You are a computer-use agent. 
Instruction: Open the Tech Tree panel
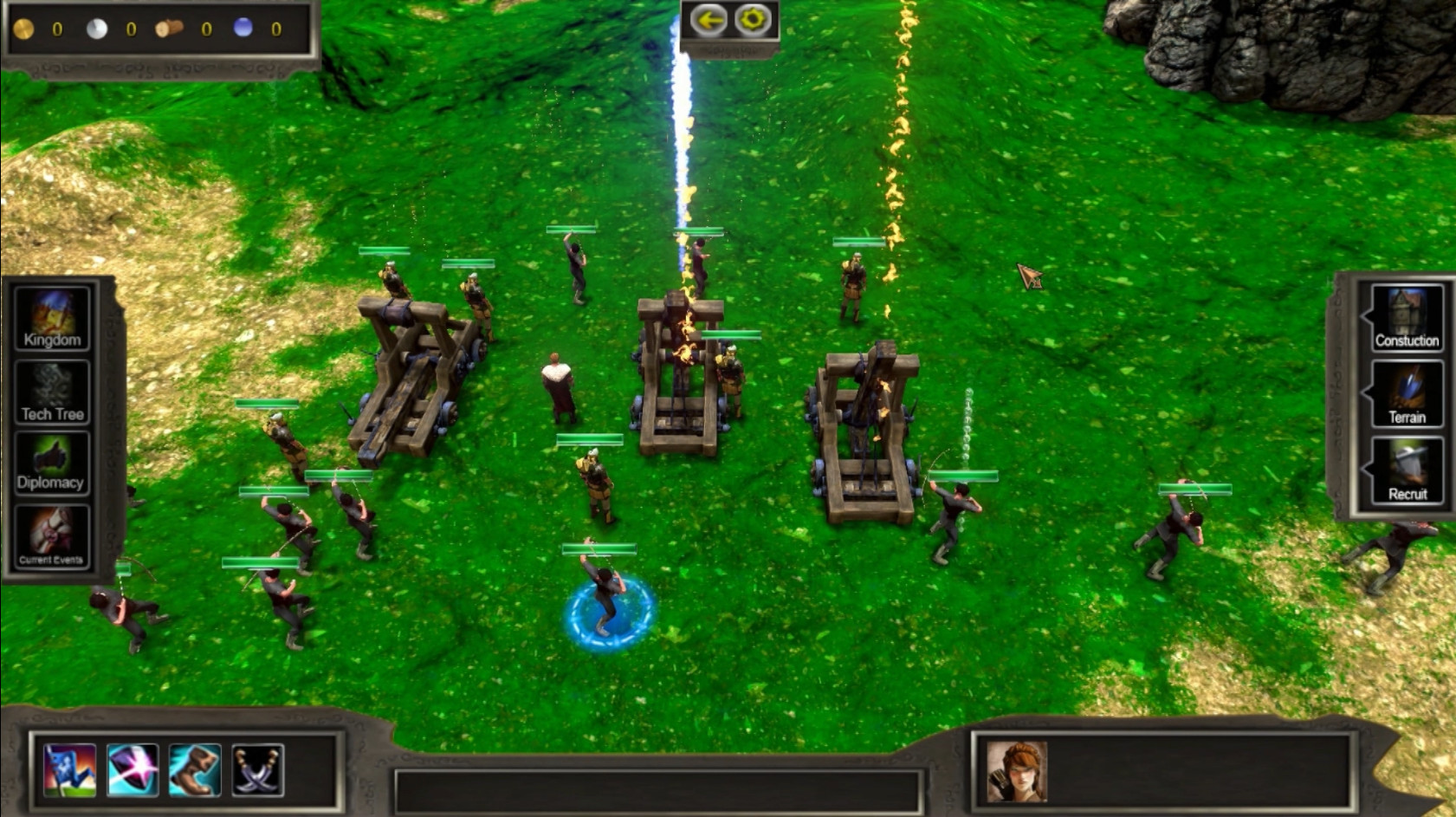click(51, 392)
